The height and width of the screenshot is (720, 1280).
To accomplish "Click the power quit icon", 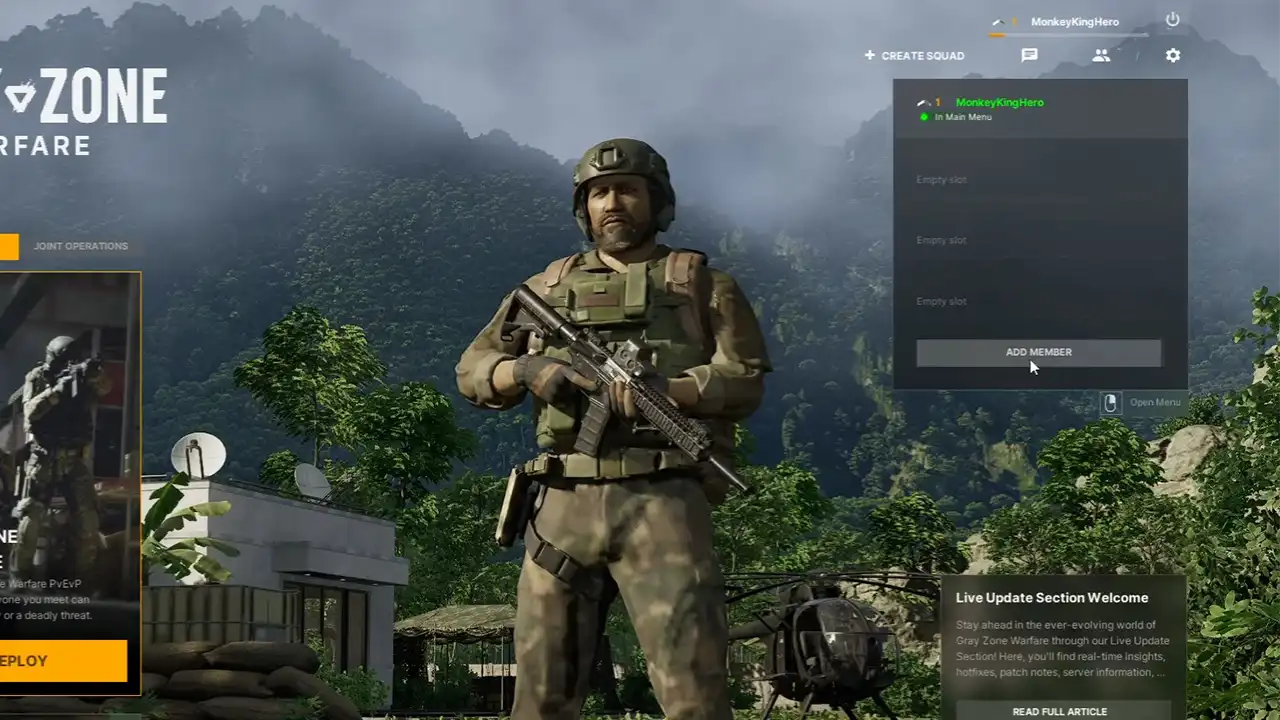I will 1173,20.
